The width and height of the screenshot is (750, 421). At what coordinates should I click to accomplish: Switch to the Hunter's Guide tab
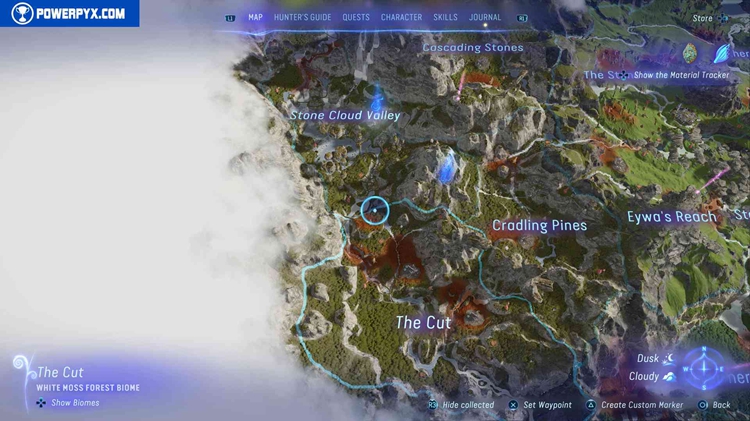303,17
